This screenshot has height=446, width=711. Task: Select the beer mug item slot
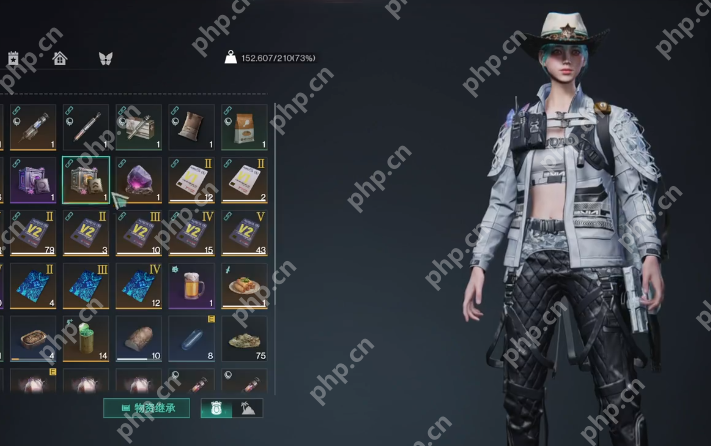click(191, 285)
